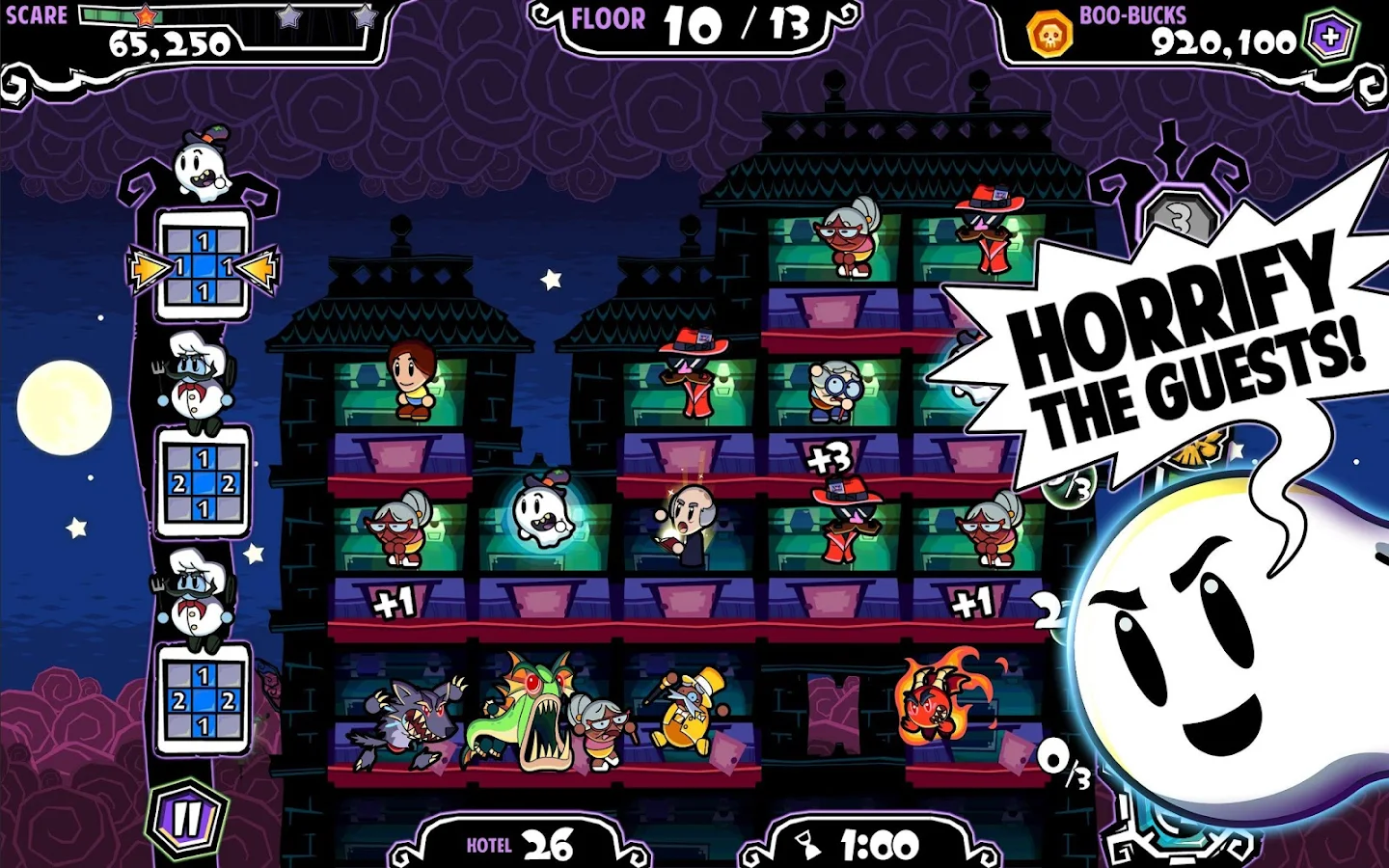Pause the game with the purple button
The image size is (1389, 868).
click(187, 819)
